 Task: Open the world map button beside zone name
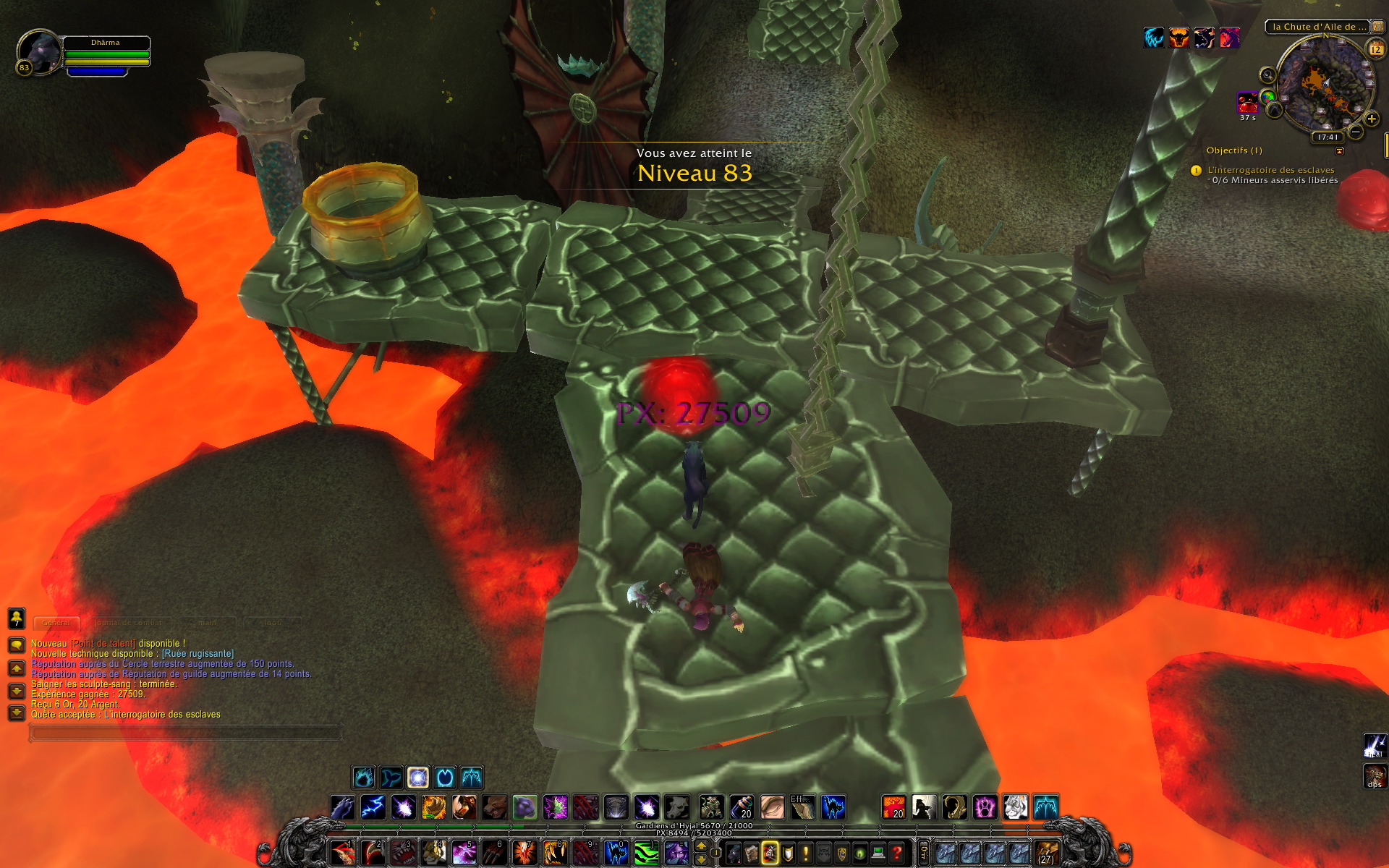click(1378, 27)
